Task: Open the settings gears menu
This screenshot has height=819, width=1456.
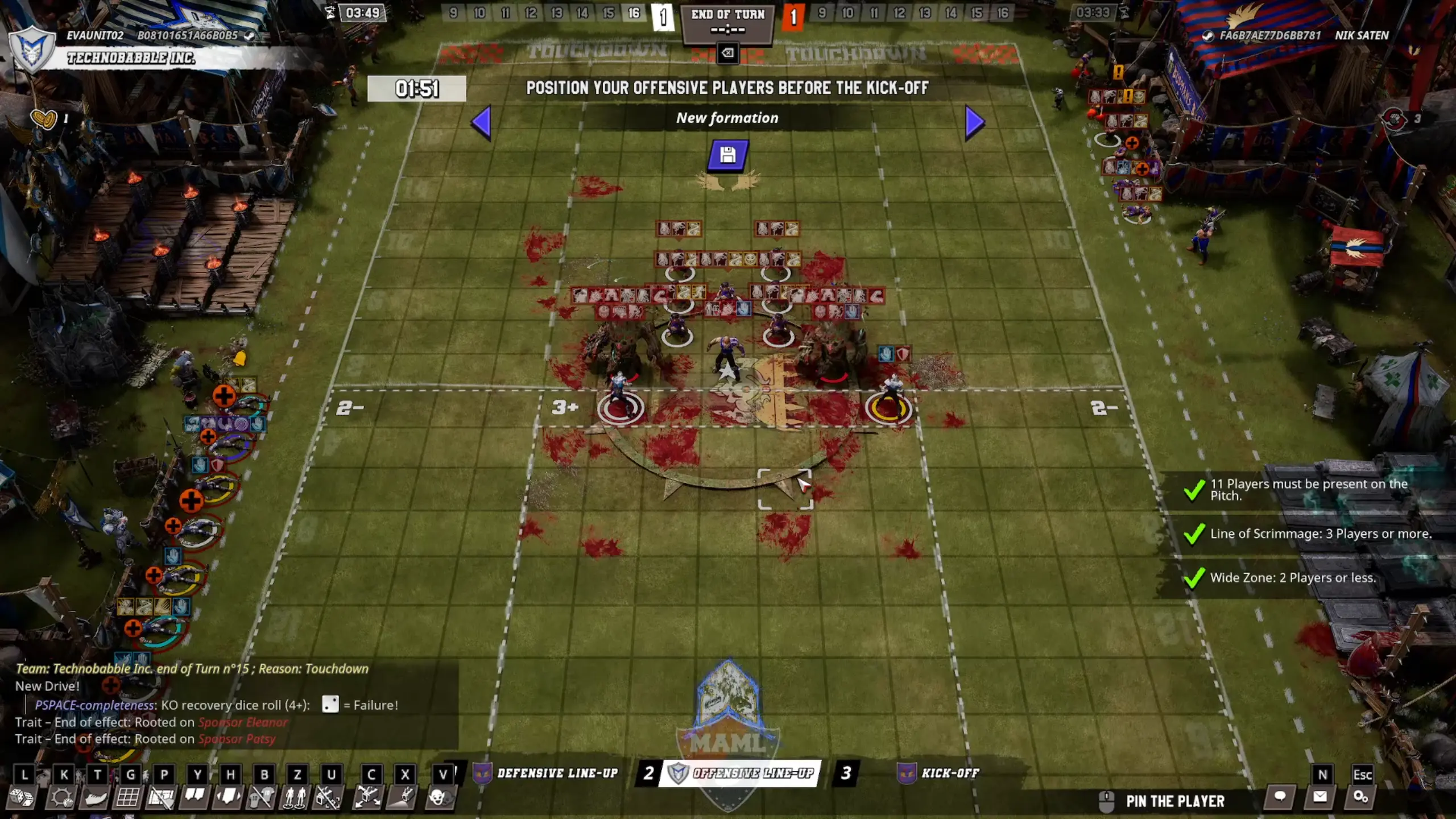Action: [x=1360, y=797]
